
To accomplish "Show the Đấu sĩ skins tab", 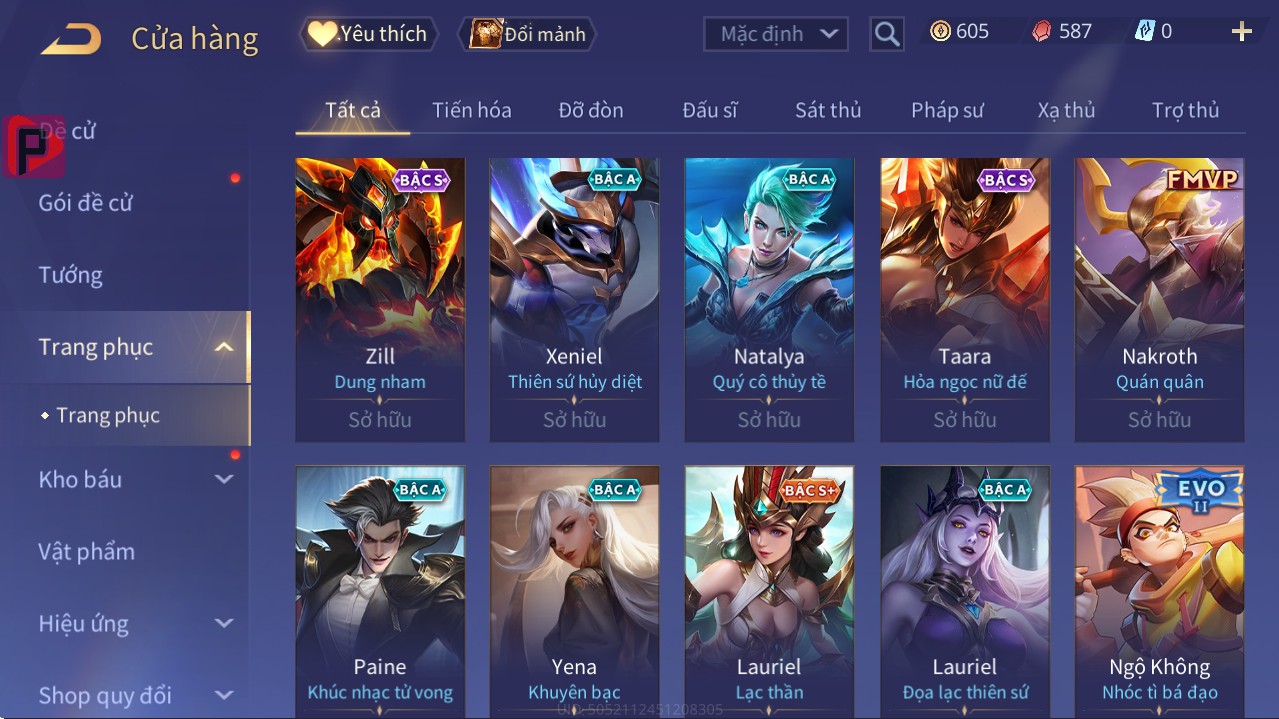I will point(709,110).
